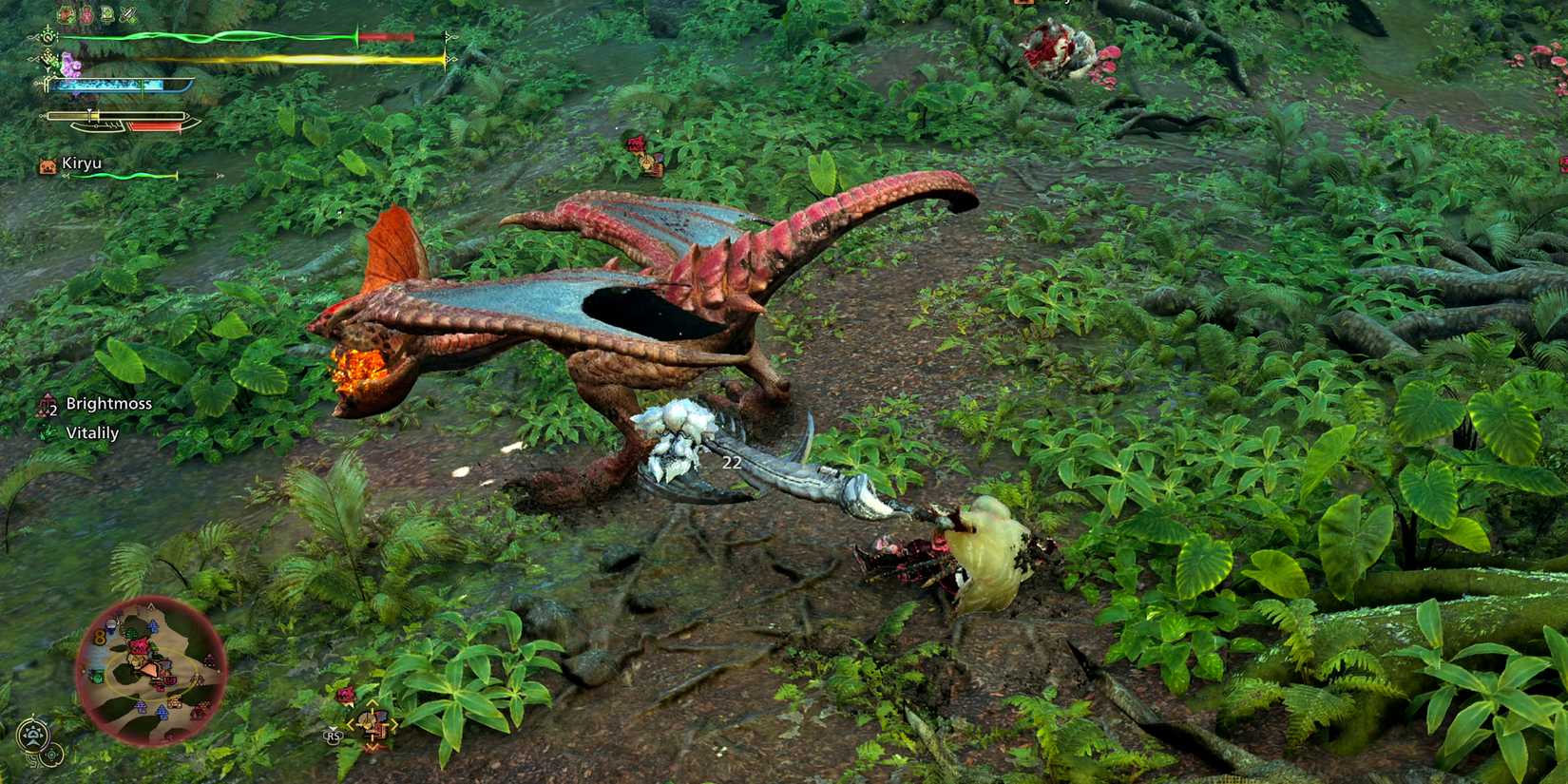Click the compass icon below the minimap
This screenshot has height=784, width=1568.
(x=32, y=734)
